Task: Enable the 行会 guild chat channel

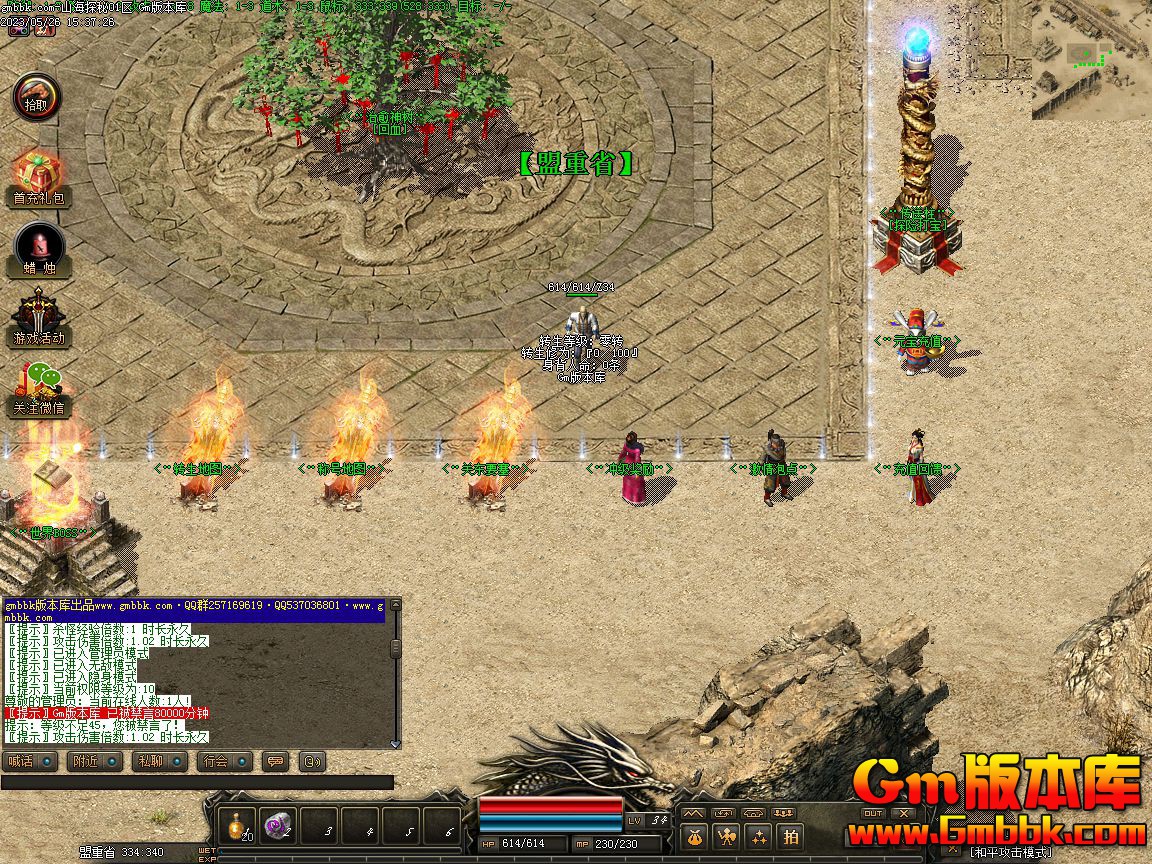Action: point(224,761)
